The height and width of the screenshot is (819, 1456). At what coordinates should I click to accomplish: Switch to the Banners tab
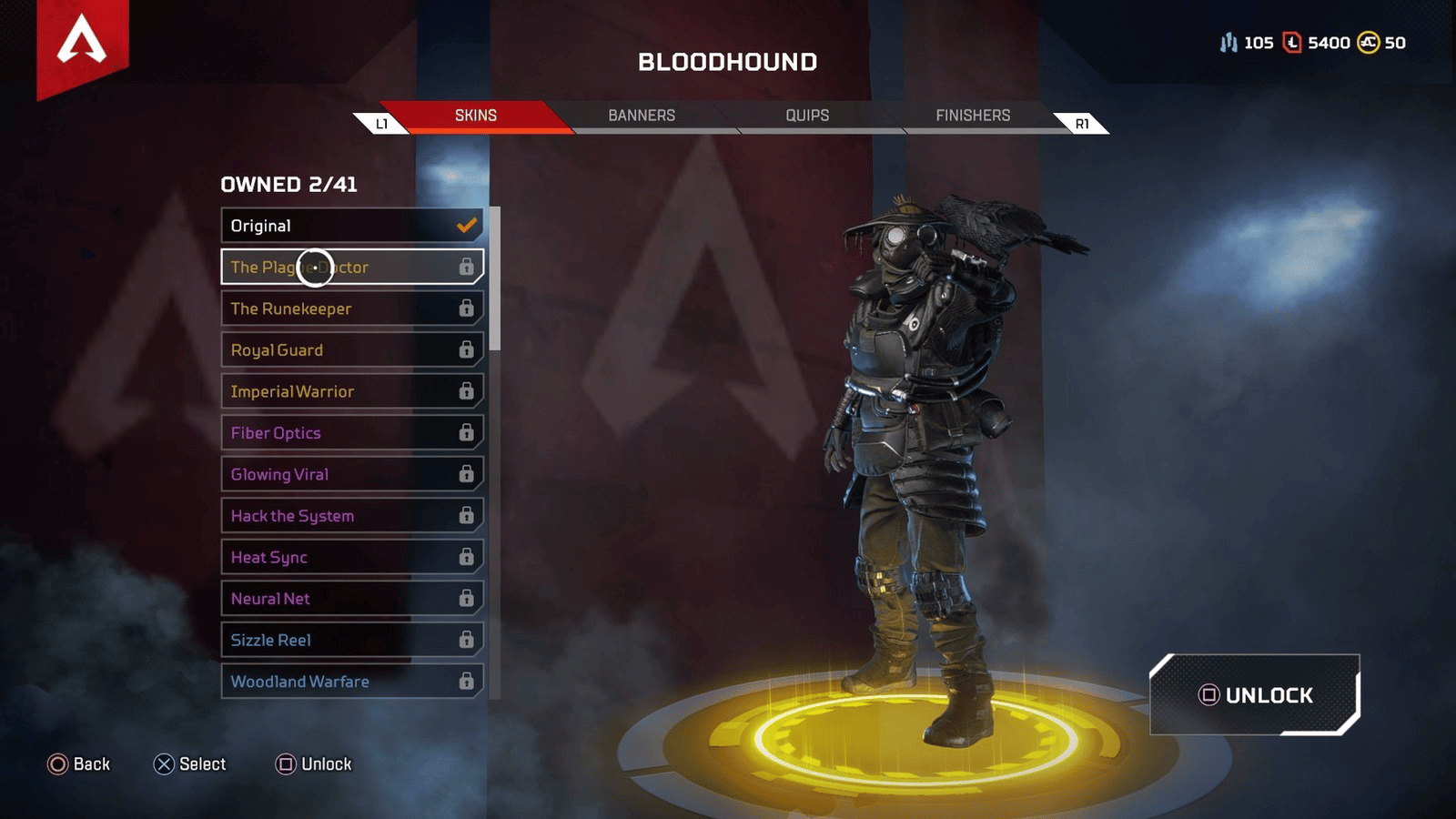642,116
